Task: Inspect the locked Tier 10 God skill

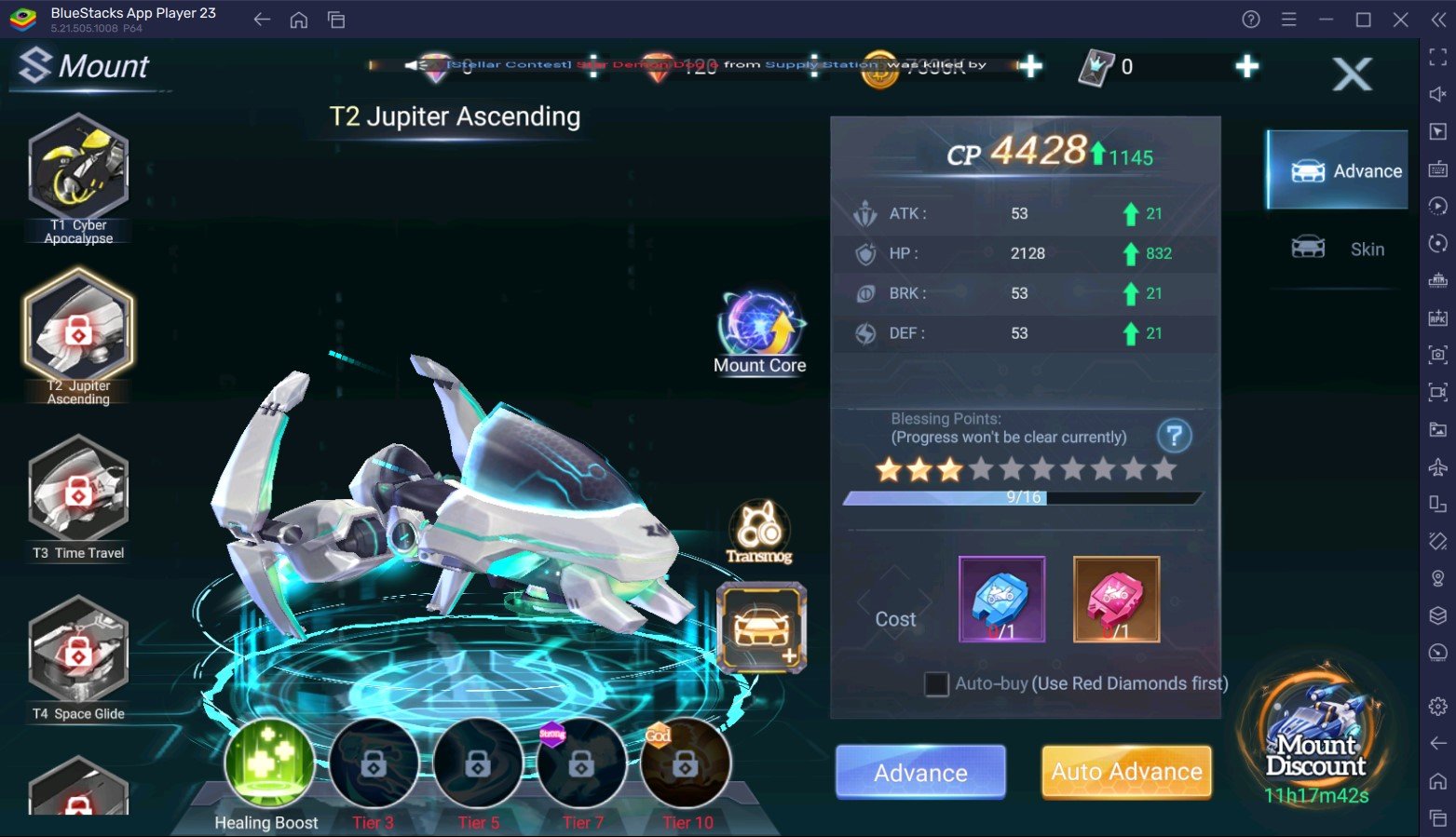Action: click(x=686, y=763)
